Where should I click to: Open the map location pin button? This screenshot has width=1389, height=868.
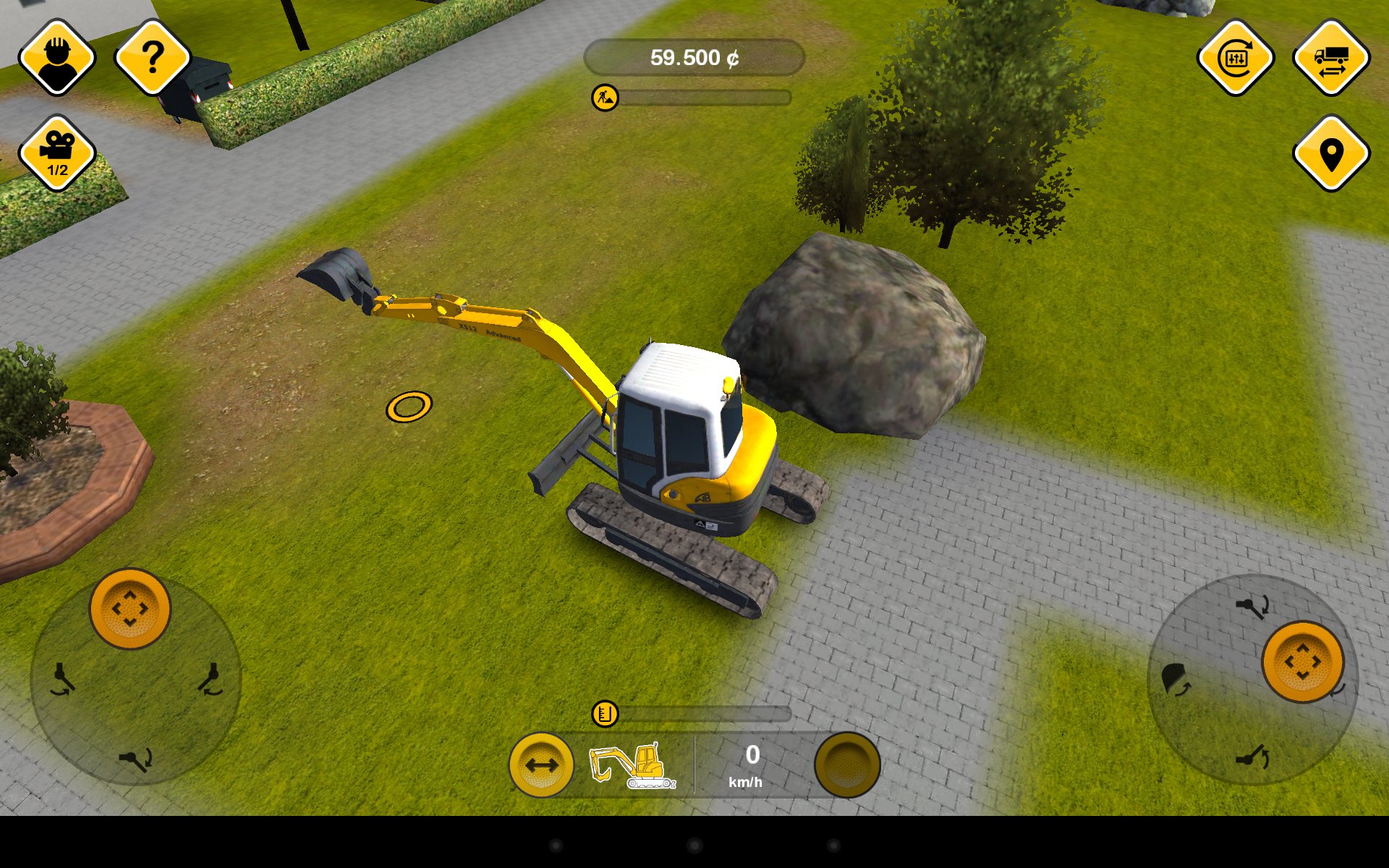point(1331,153)
